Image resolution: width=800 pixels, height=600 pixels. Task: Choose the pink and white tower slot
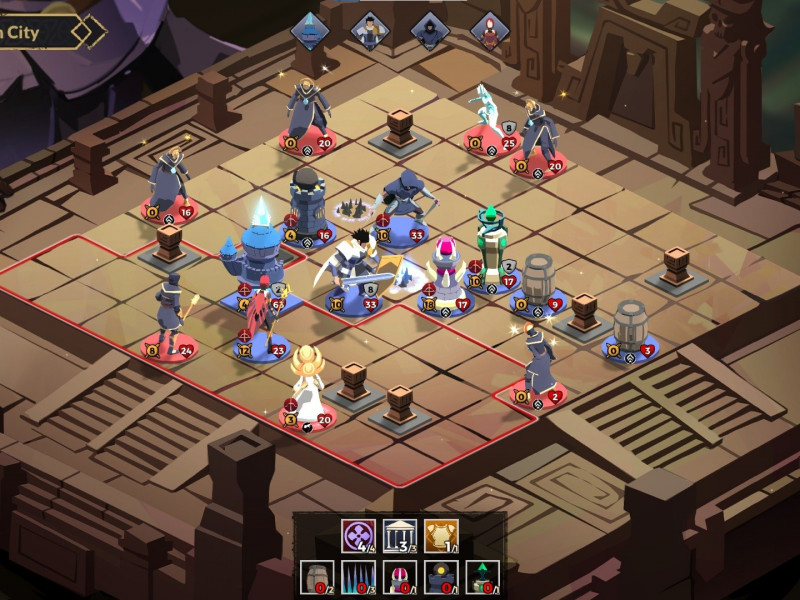[399, 577]
